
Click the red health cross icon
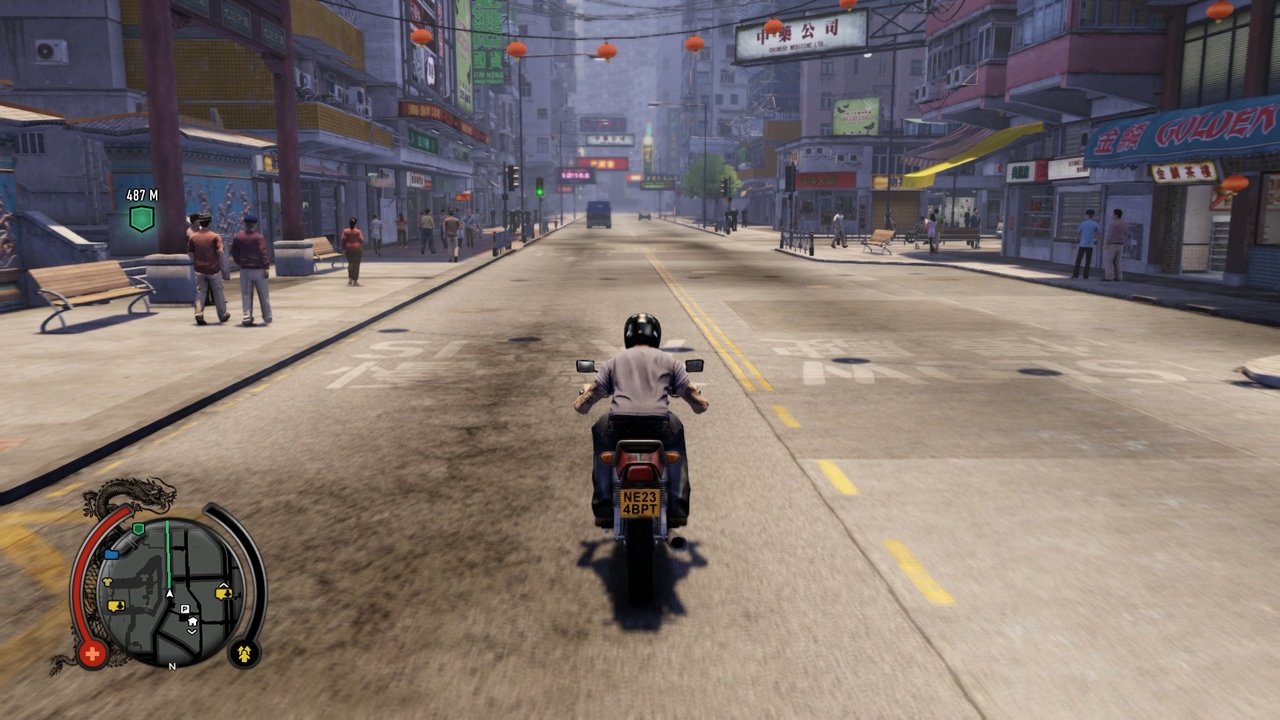point(92,655)
